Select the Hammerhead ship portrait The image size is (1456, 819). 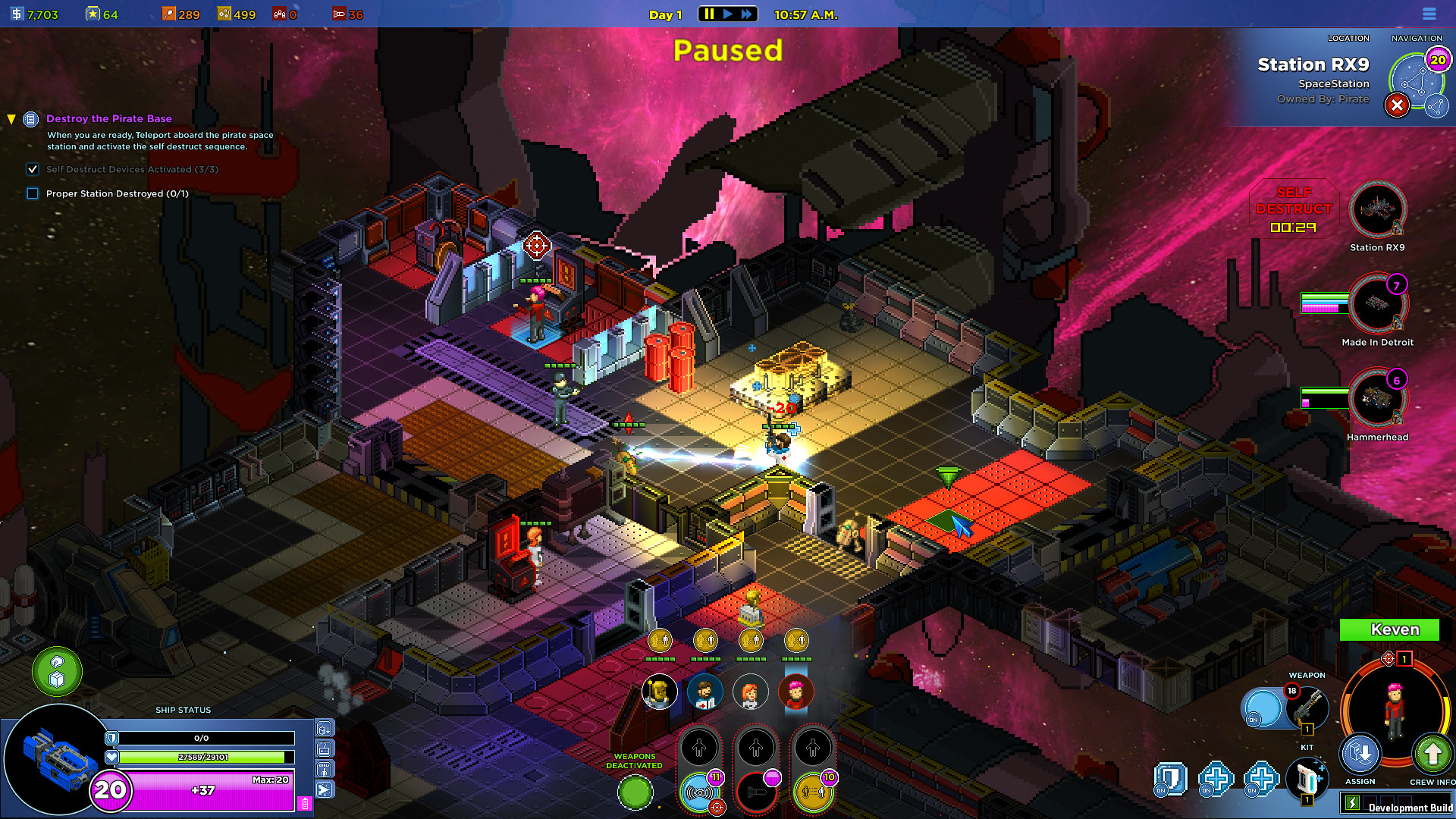coord(1377,399)
